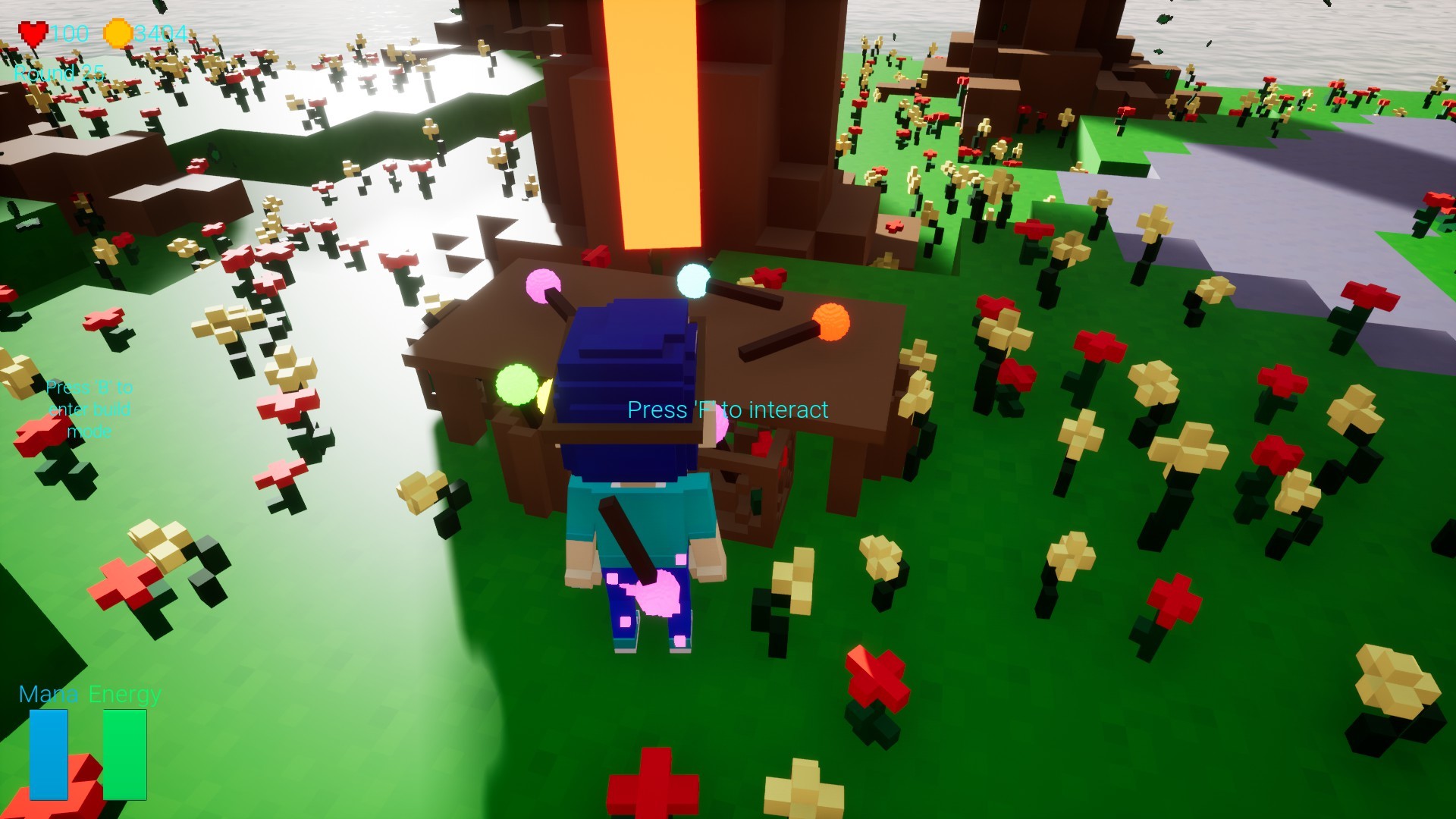
Task: Click the wooden crafting table
Action: tap(804, 364)
